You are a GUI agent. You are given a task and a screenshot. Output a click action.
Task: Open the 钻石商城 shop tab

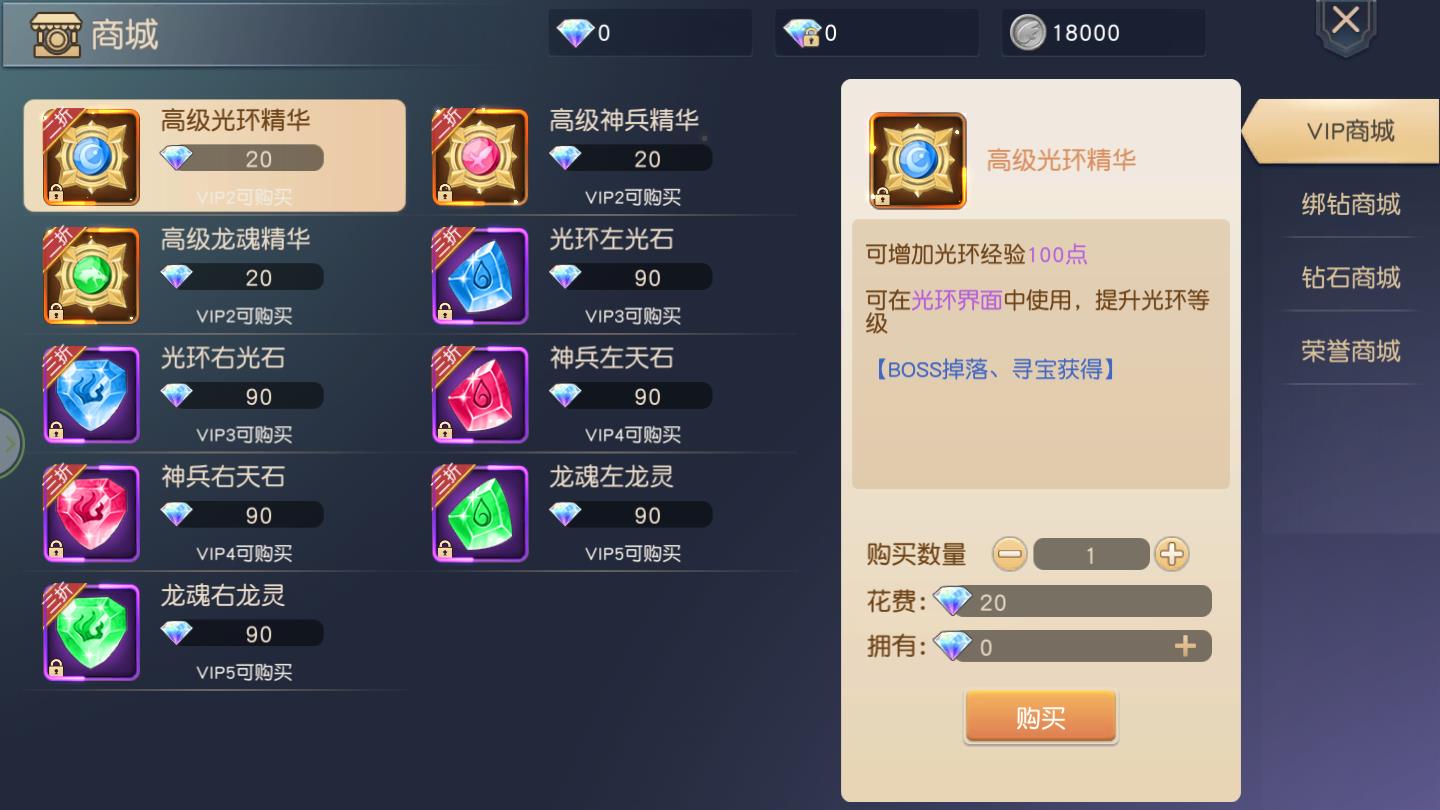coord(1351,276)
